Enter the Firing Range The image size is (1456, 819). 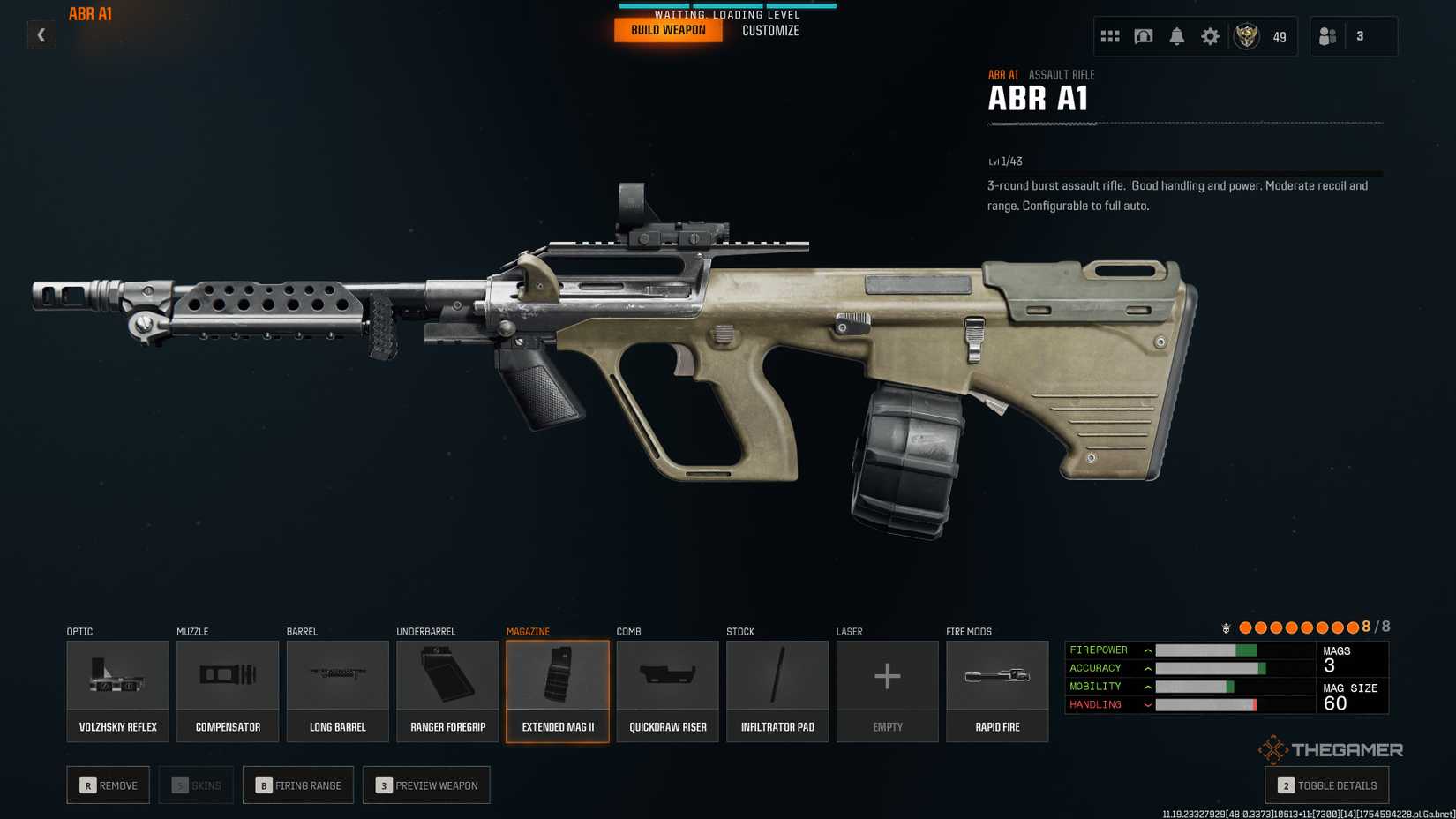[298, 785]
